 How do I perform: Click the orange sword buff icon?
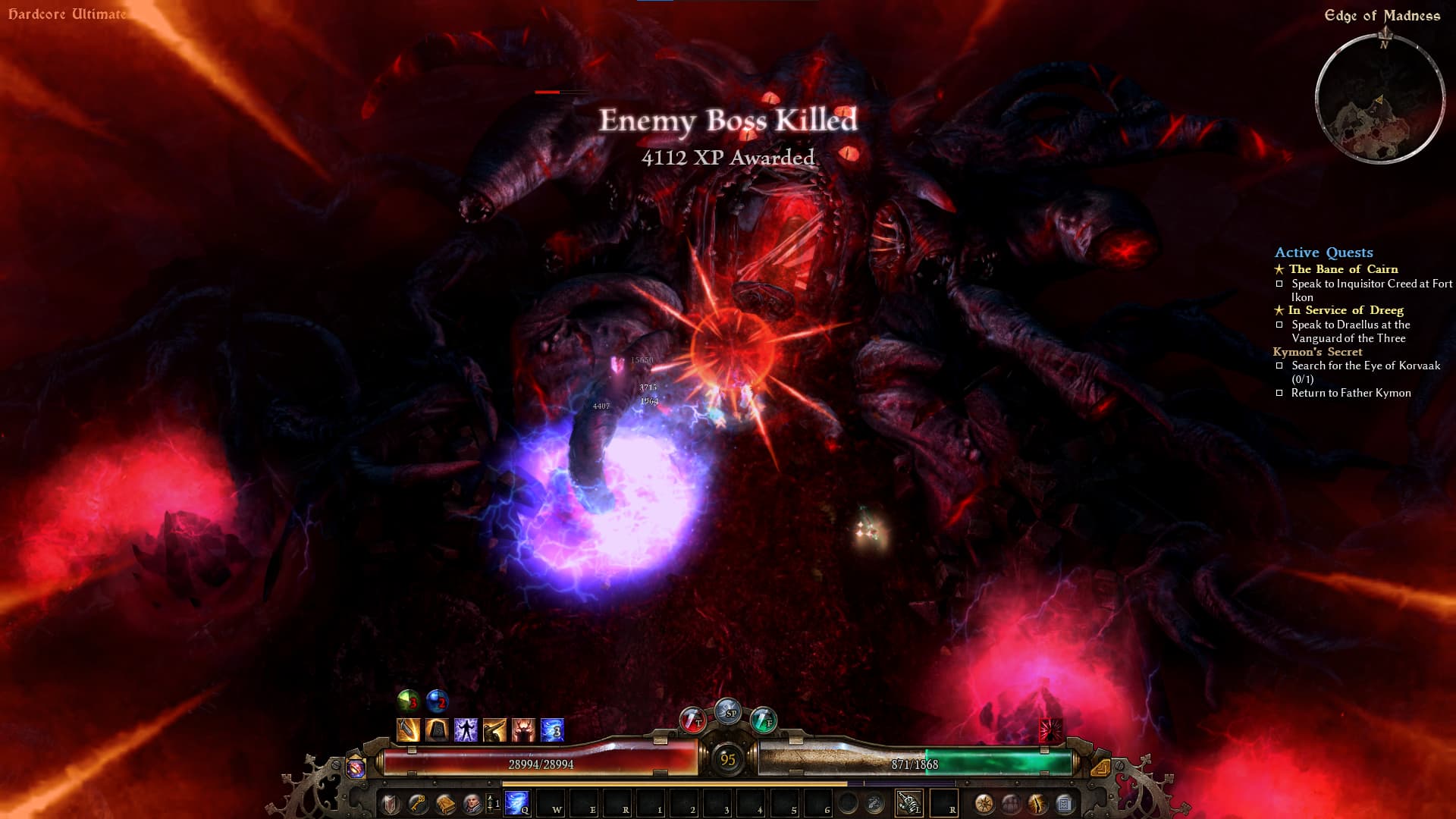(x=408, y=730)
